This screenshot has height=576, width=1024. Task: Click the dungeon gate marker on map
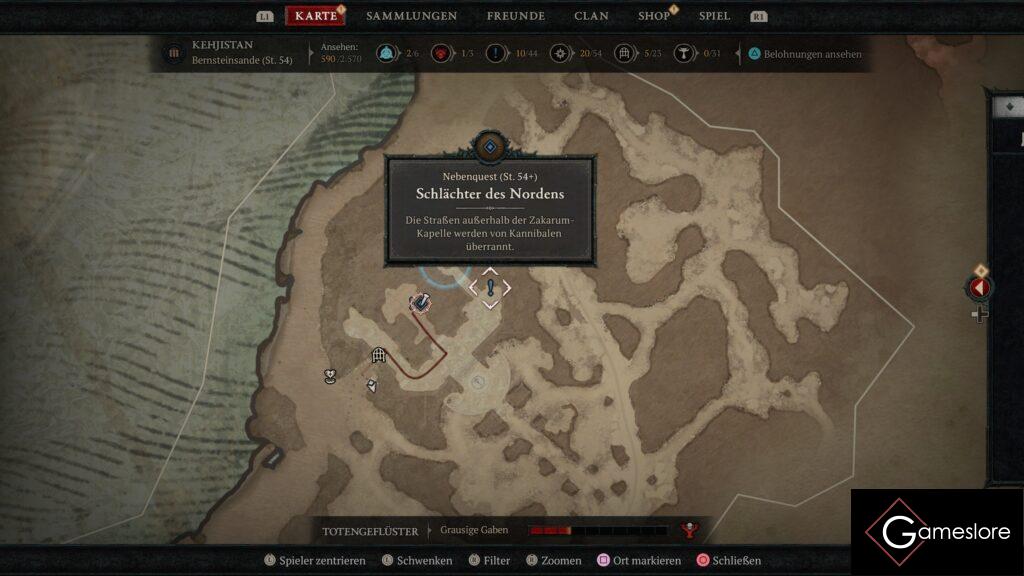pyautogui.click(x=379, y=354)
